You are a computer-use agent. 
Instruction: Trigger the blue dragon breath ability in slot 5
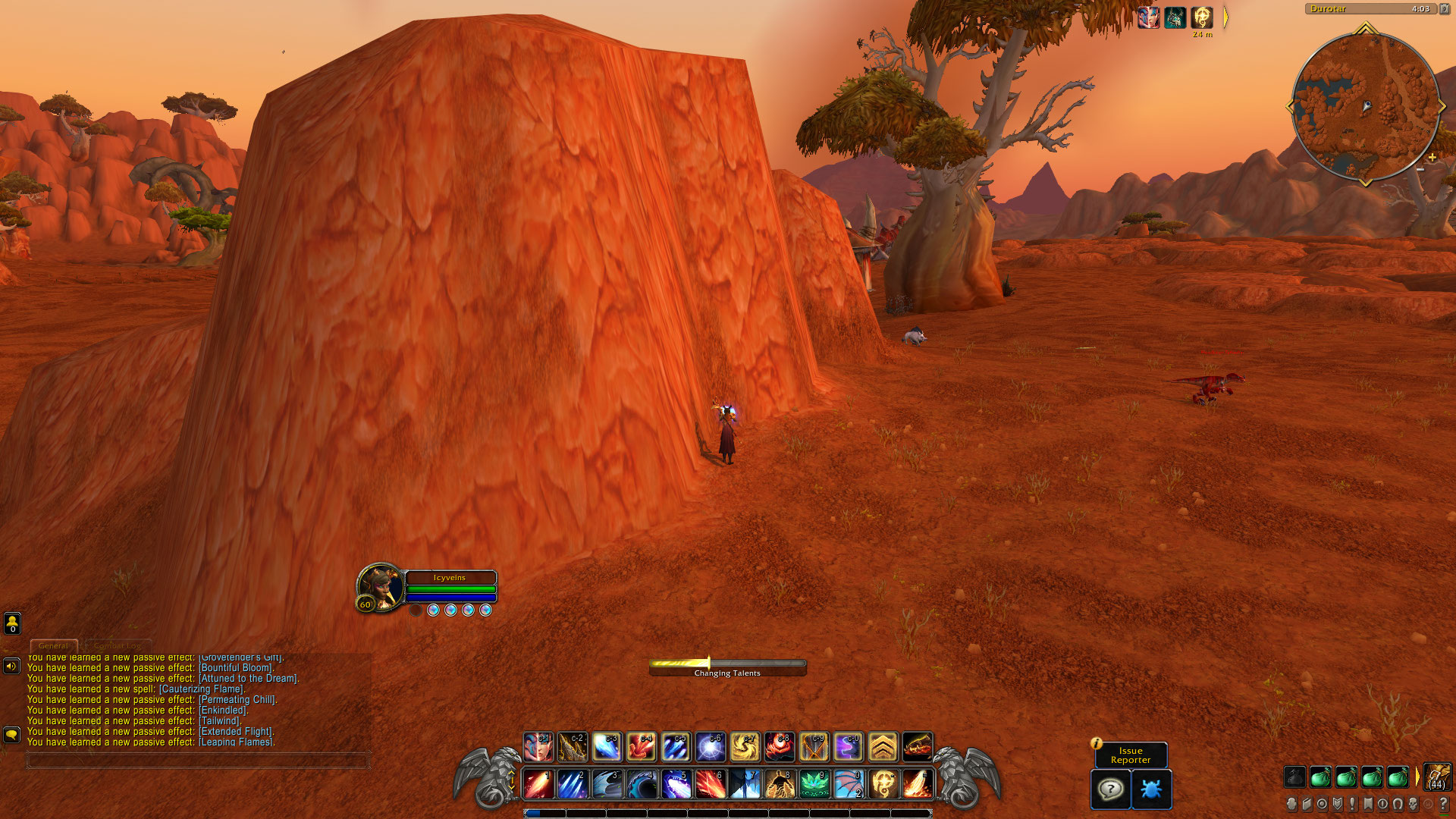point(676,784)
